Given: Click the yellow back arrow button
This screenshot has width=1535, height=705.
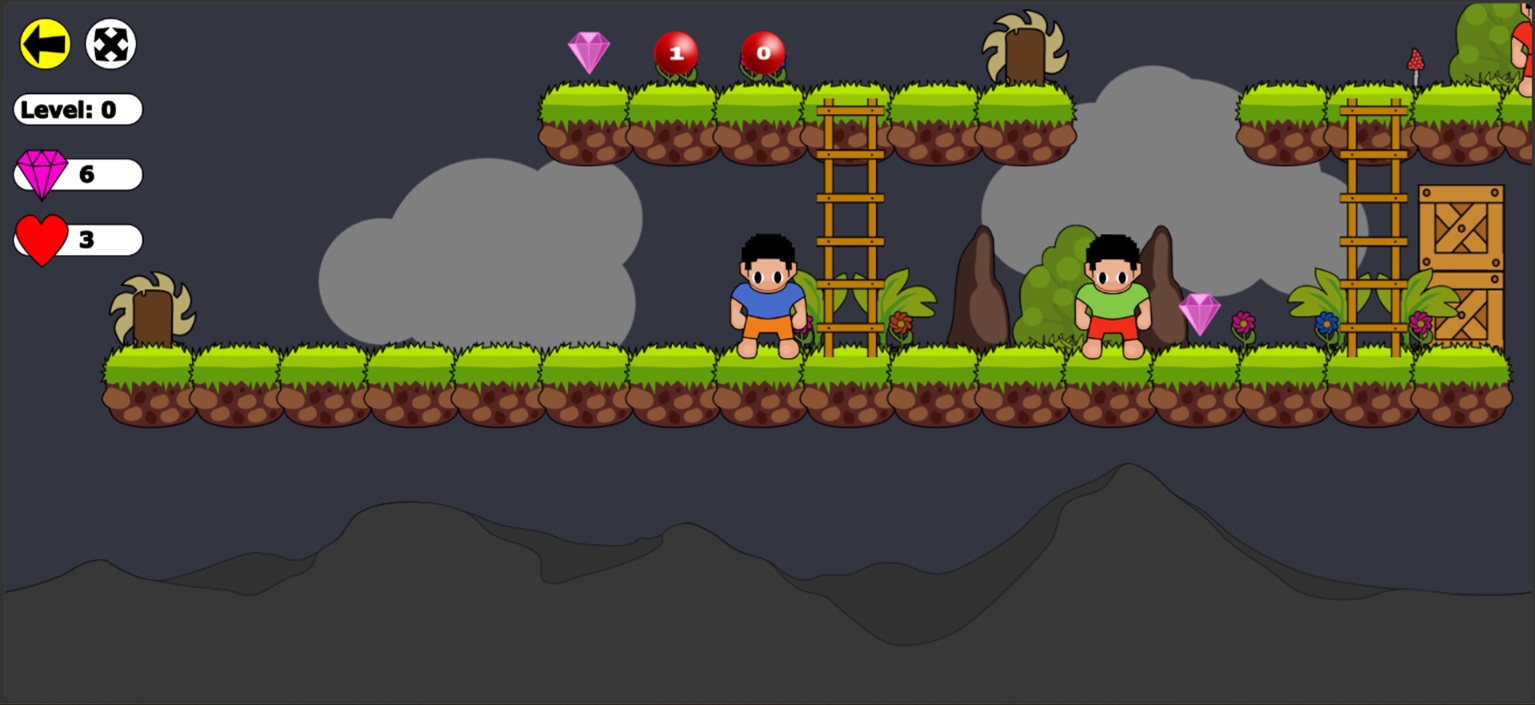Looking at the screenshot, I should coord(45,45).
